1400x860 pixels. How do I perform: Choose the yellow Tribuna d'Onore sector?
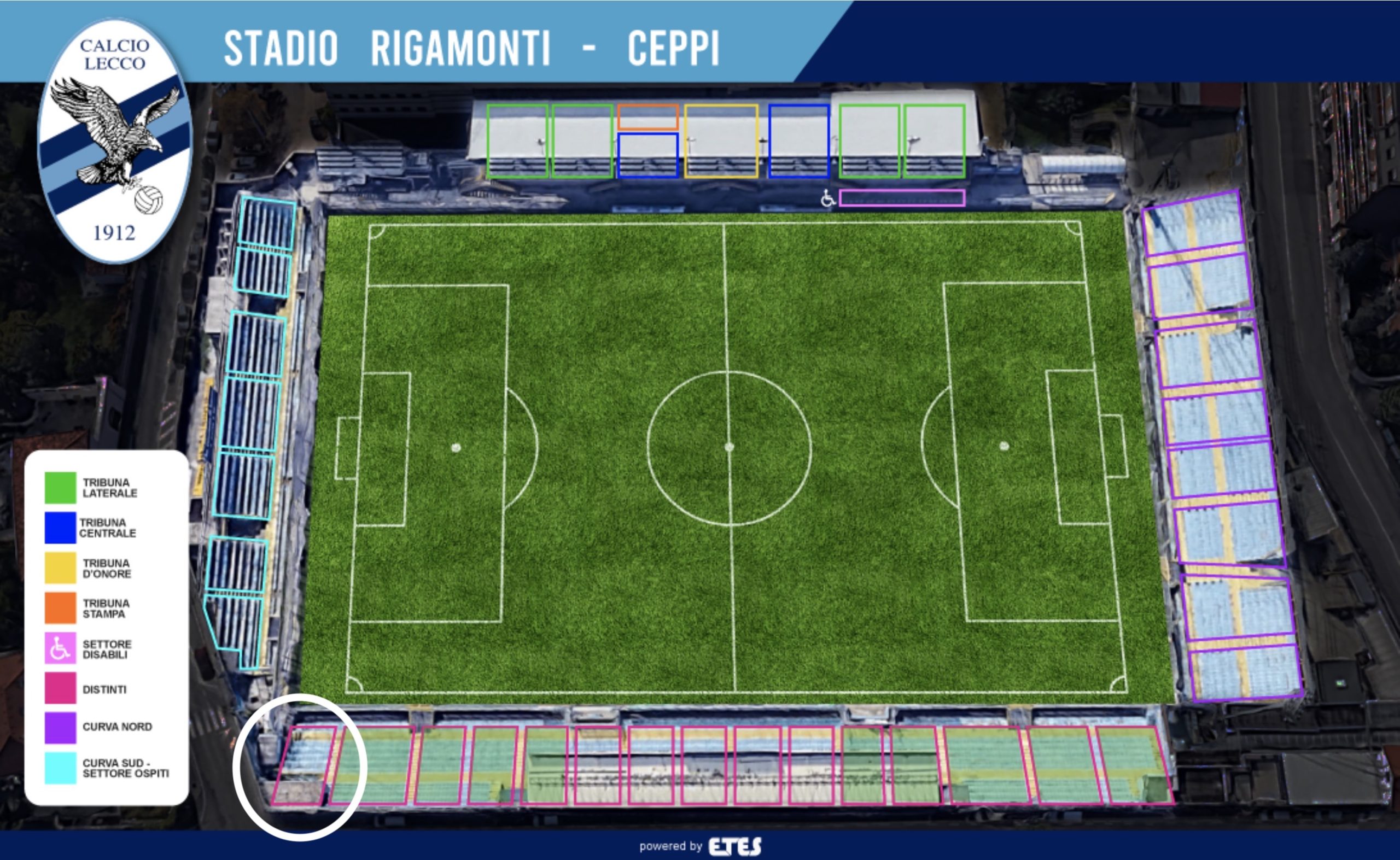coord(721,141)
